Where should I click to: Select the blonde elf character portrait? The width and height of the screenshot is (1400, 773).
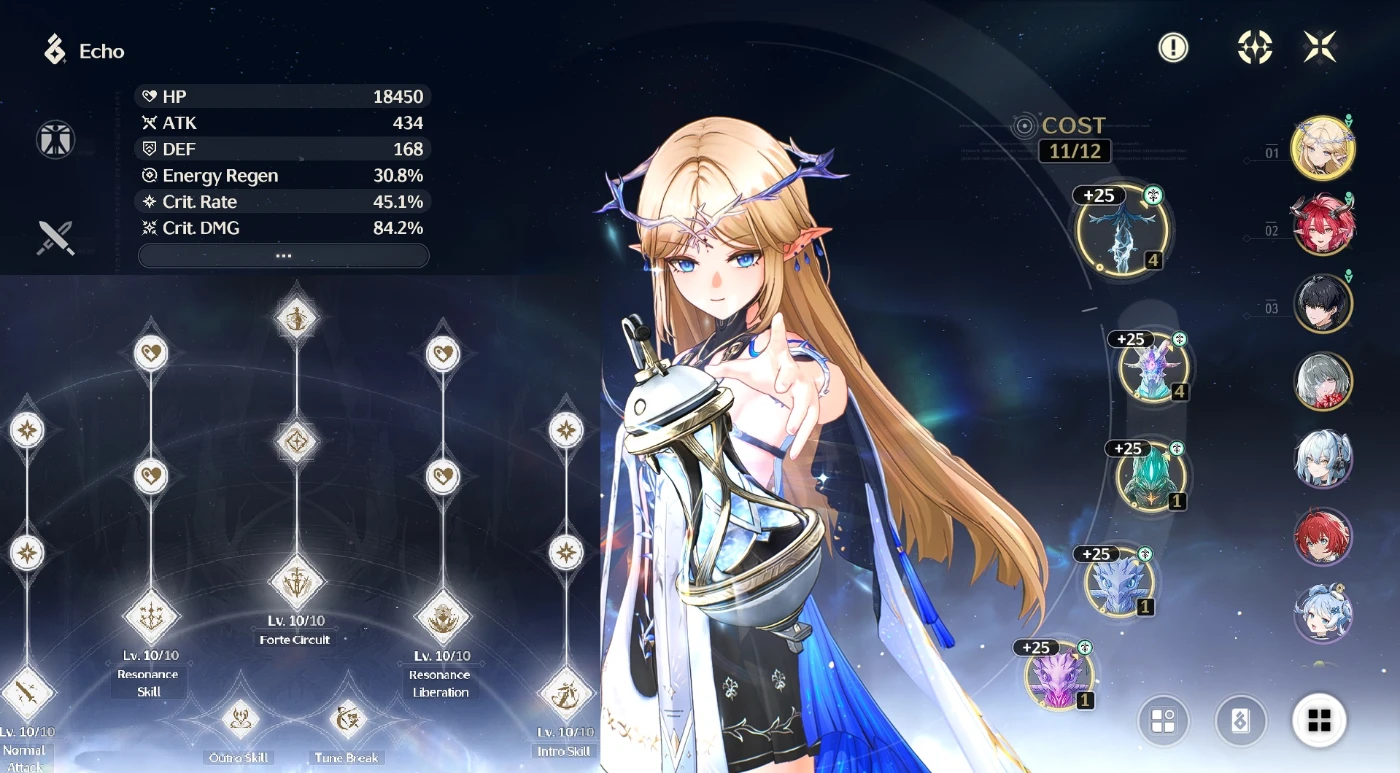tap(1323, 148)
